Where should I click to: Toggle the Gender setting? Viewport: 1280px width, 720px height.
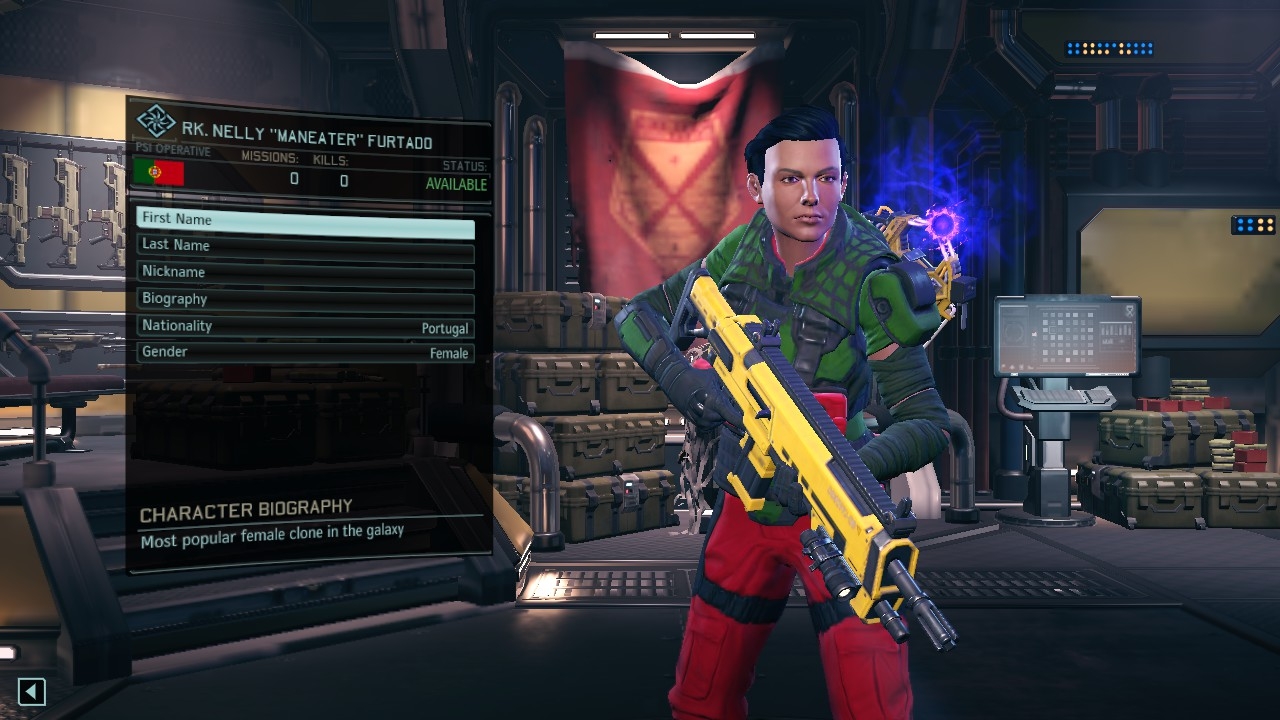click(305, 353)
